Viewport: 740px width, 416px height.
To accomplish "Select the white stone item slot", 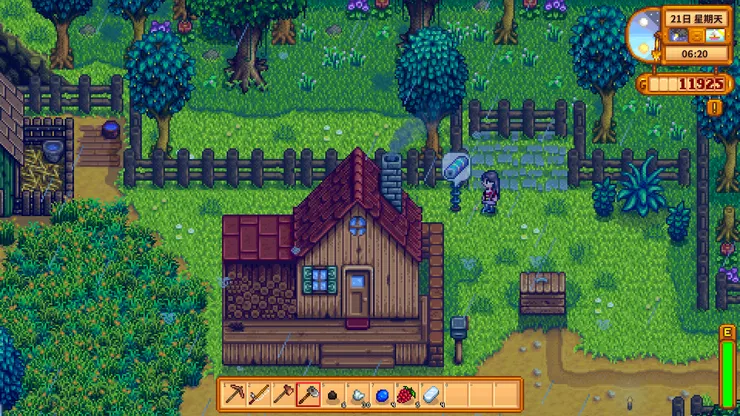I will tap(357, 393).
